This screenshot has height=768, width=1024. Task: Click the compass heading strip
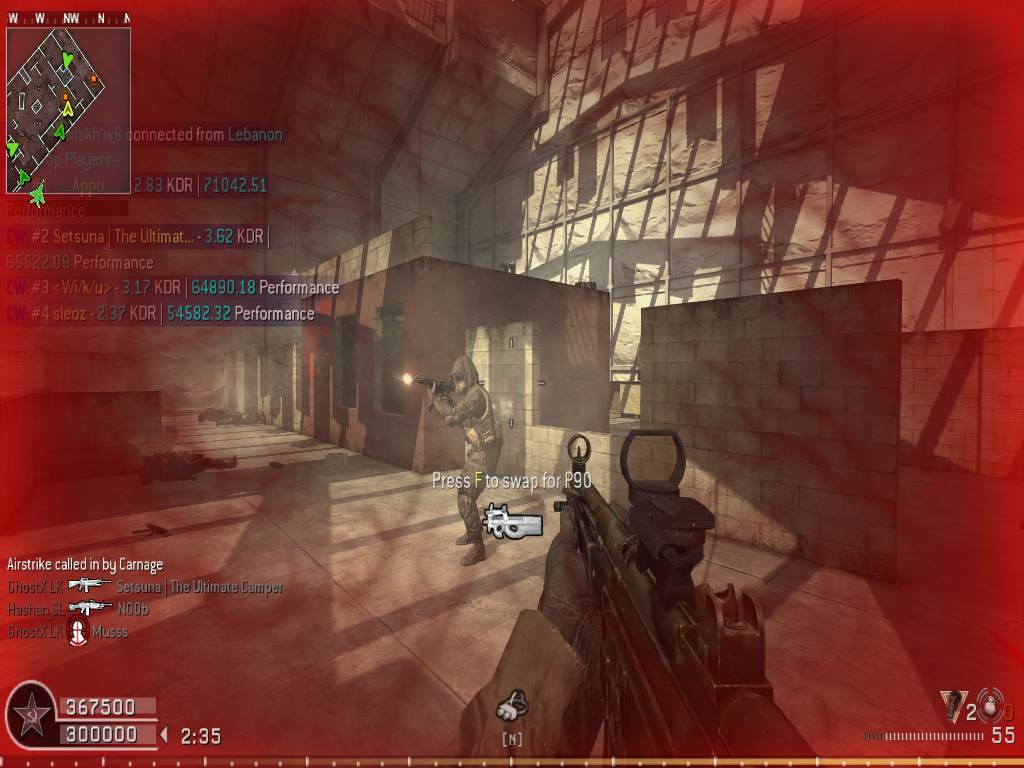pyautogui.click(x=68, y=18)
